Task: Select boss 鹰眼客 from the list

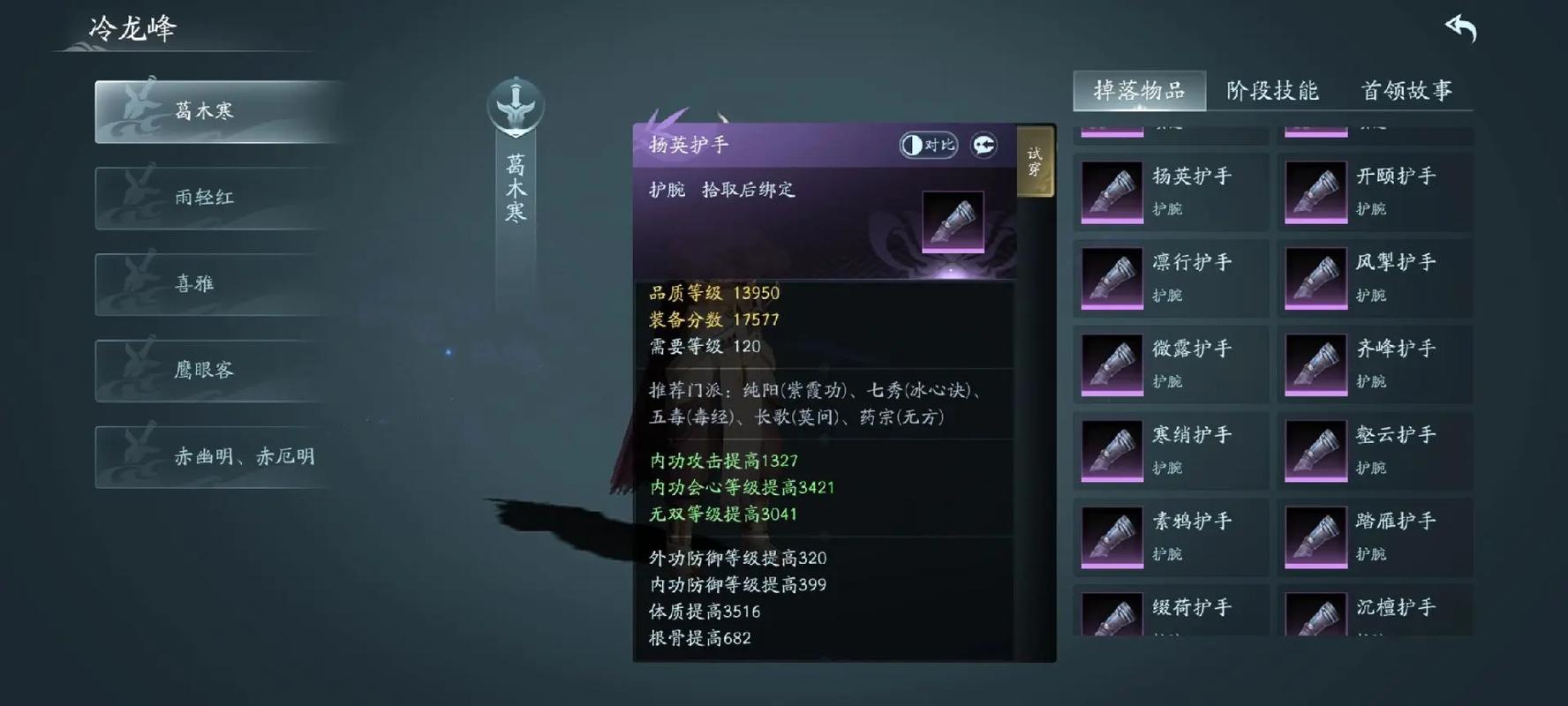Action: [x=204, y=370]
